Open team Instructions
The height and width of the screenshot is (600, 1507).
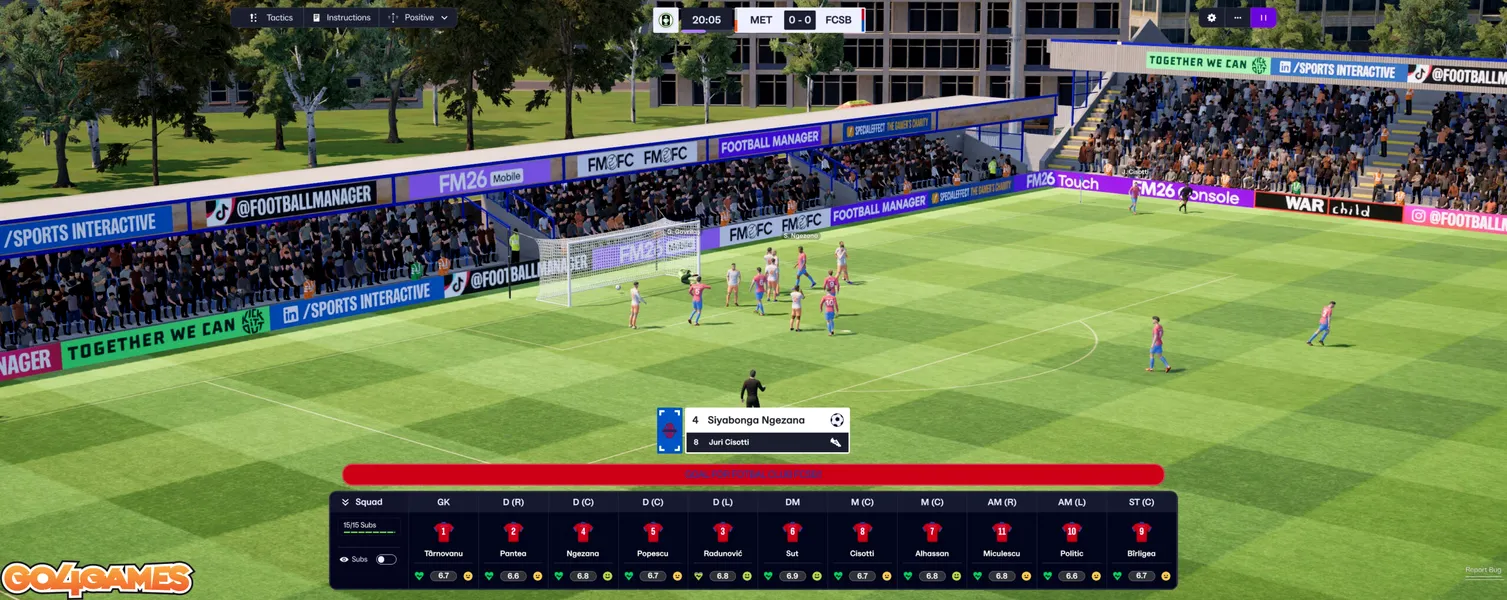pos(341,18)
